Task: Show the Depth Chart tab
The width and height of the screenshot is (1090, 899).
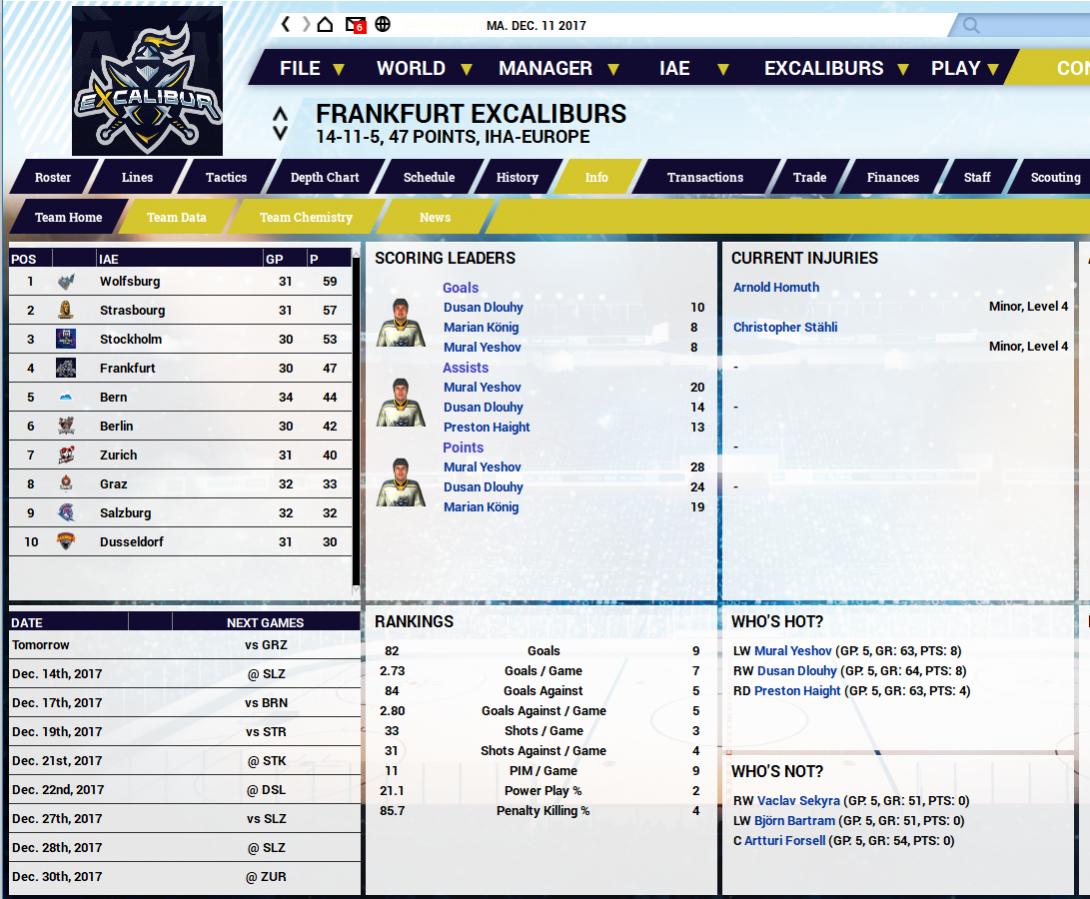Action: click(x=325, y=178)
